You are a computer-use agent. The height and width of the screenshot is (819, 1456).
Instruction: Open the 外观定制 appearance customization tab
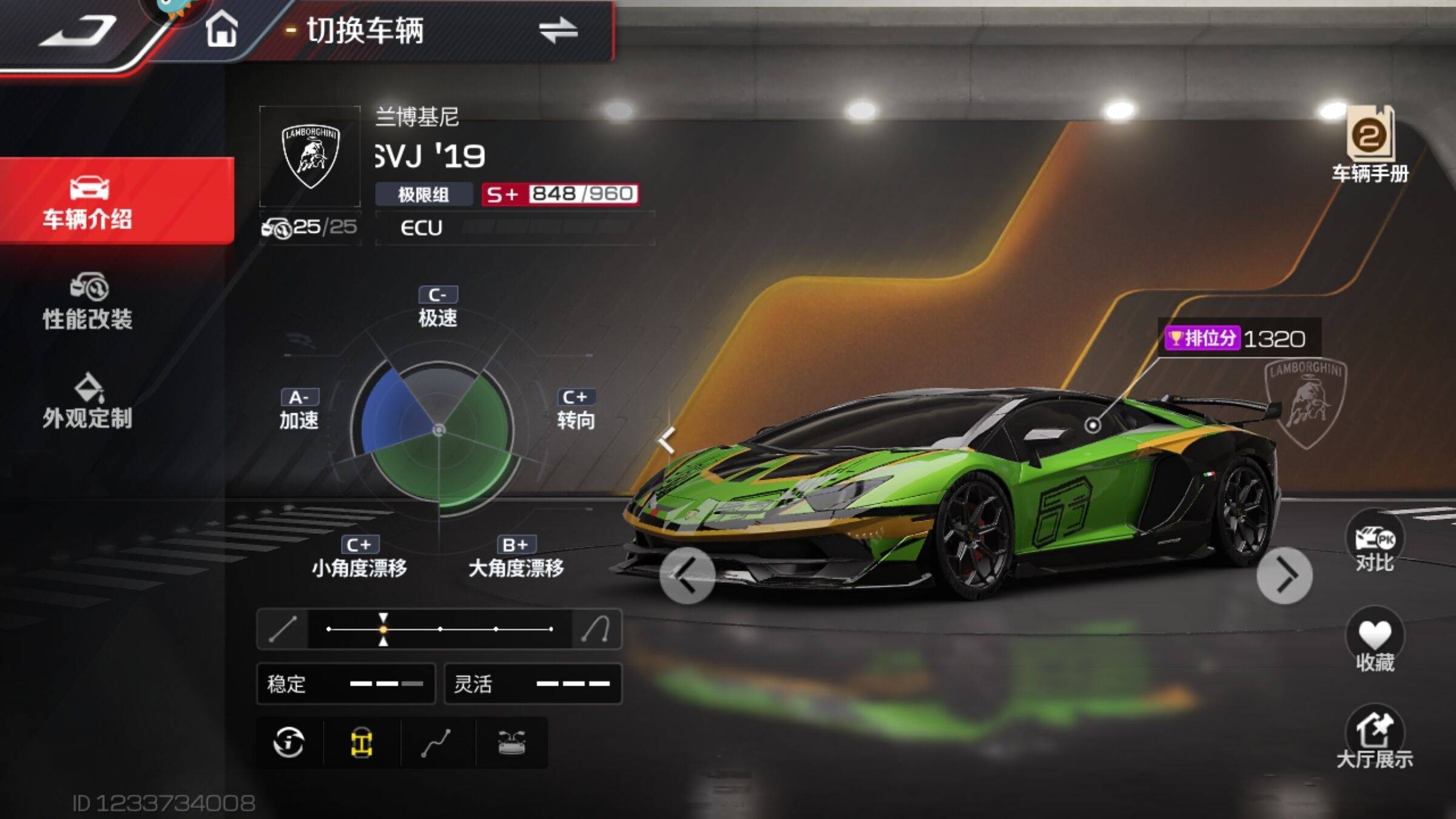(x=88, y=402)
